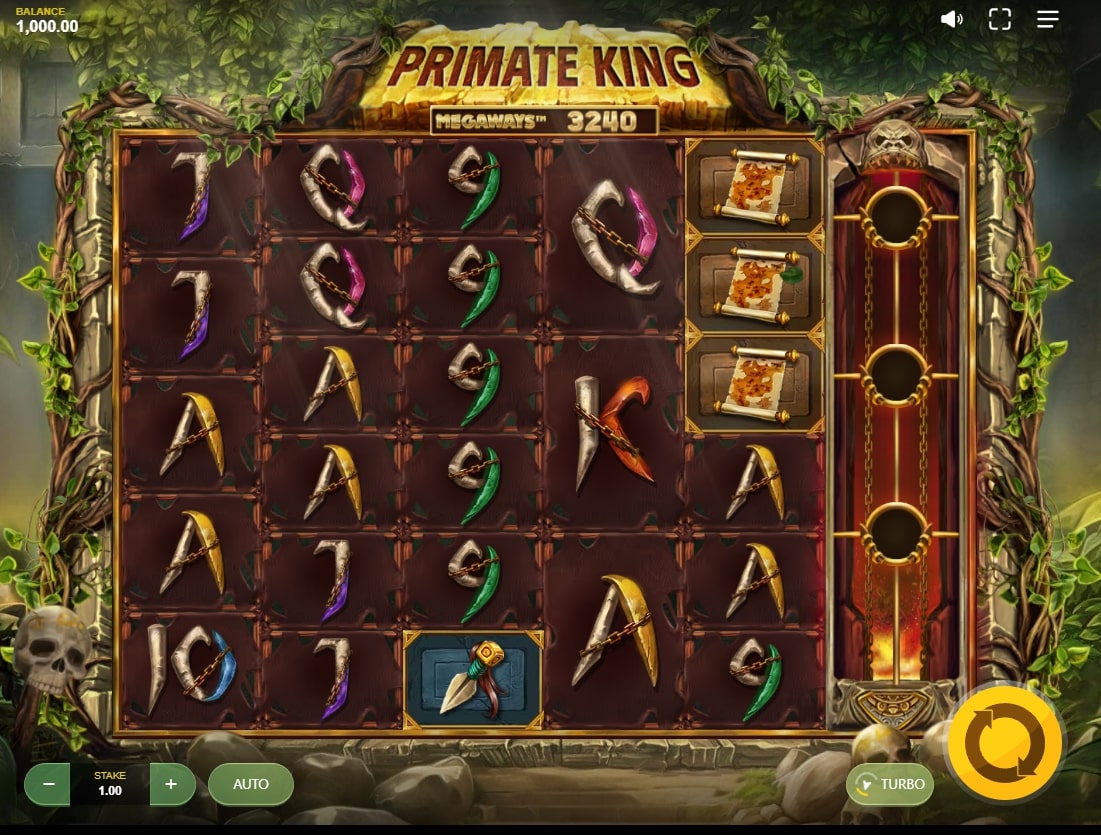The image size is (1101, 835).
Task: Toggle Turbo spin mode
Action: 890,784
